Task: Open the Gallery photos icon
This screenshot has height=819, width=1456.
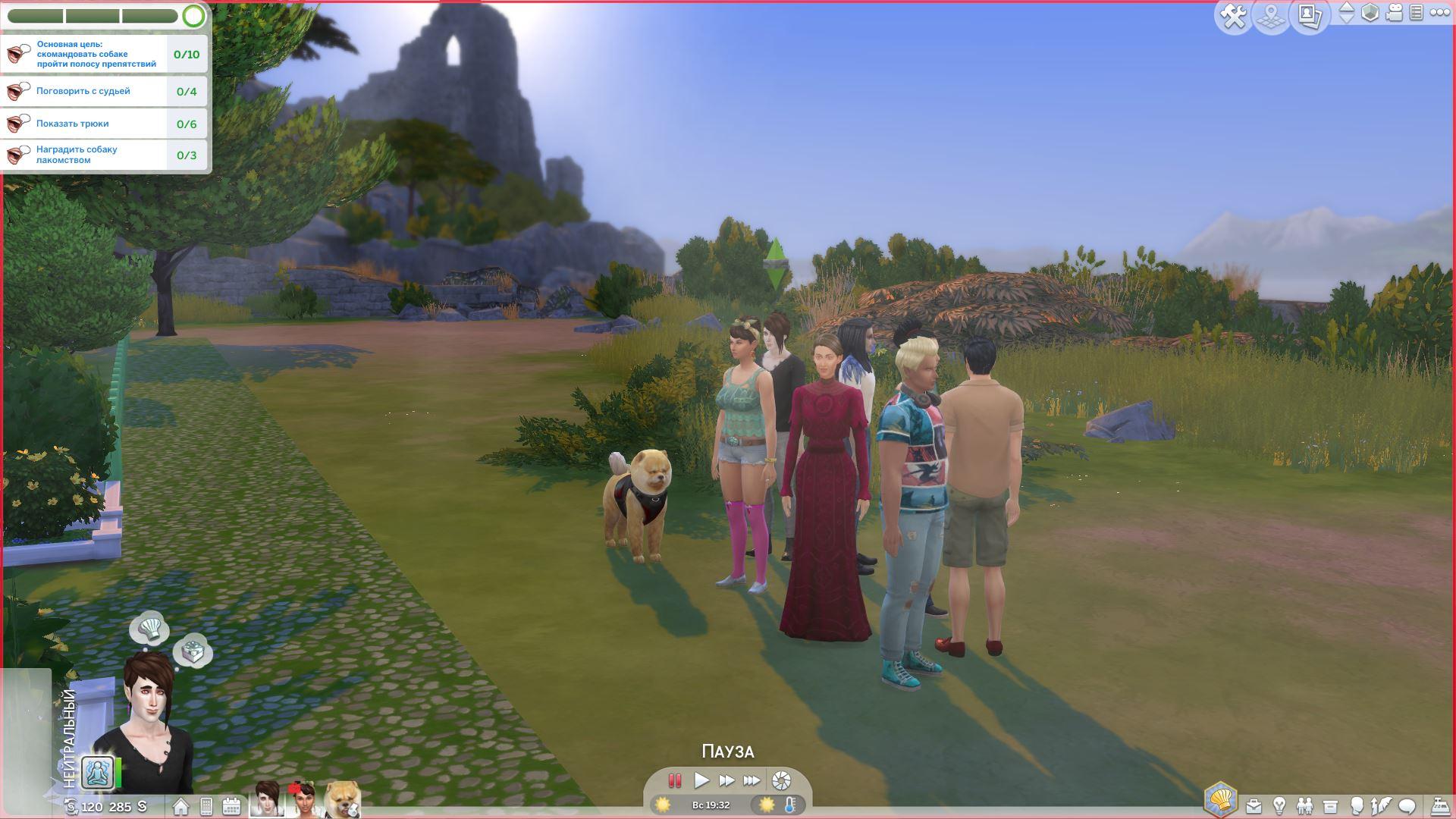Action: point(1310,16)
